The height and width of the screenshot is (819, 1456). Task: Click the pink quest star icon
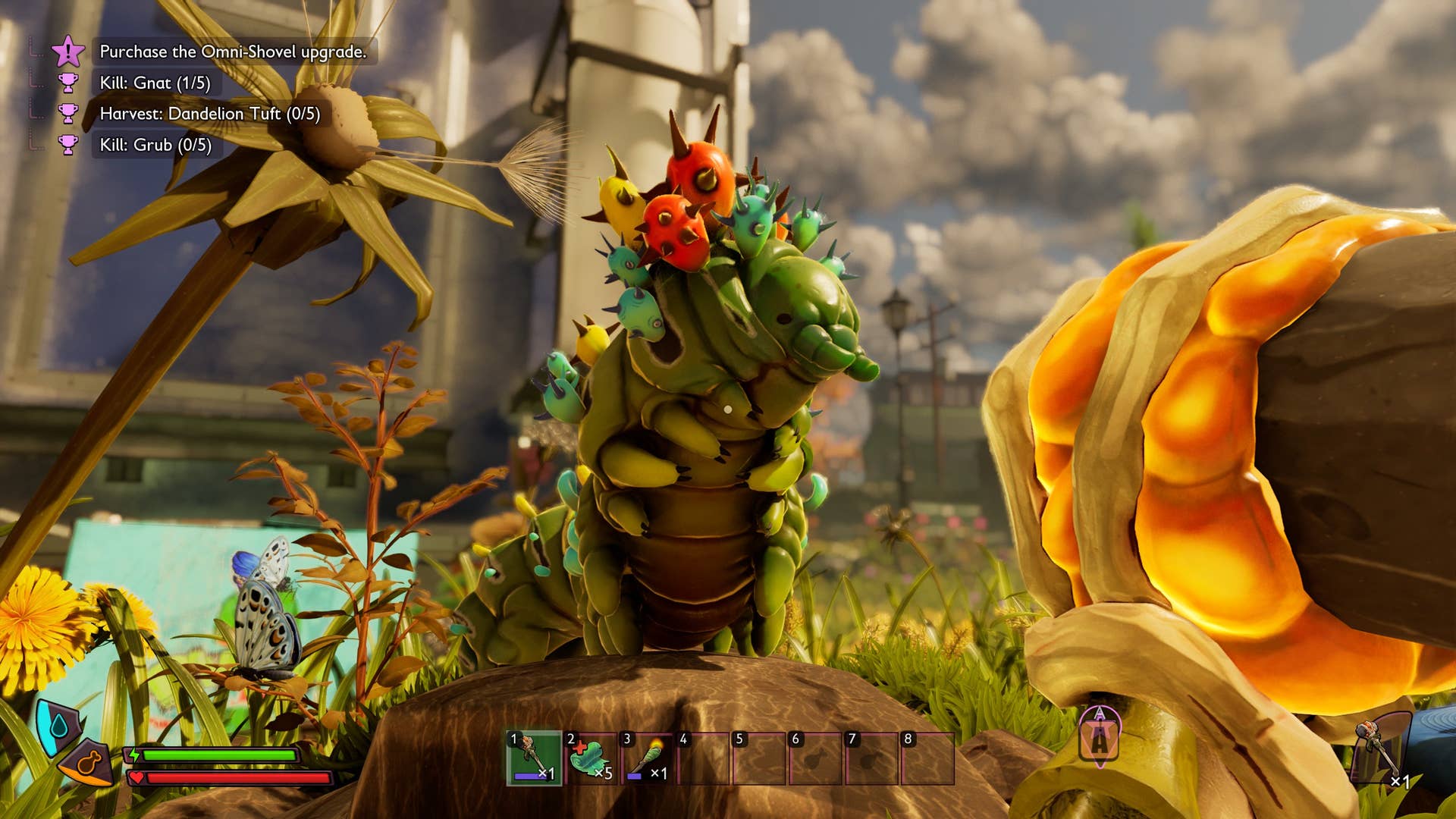click(x=68, y=52)
